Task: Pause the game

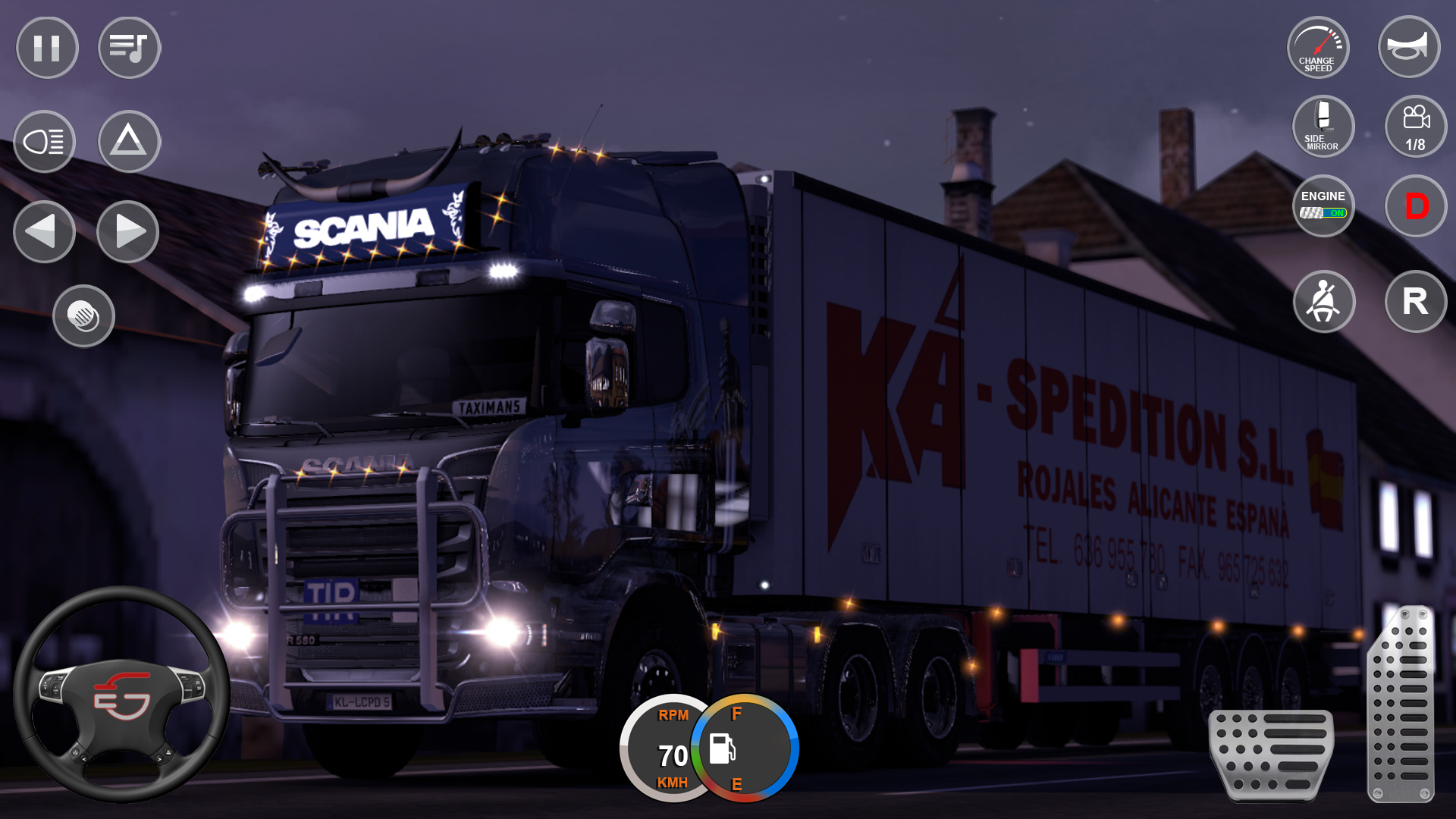Action: point(46,47)
